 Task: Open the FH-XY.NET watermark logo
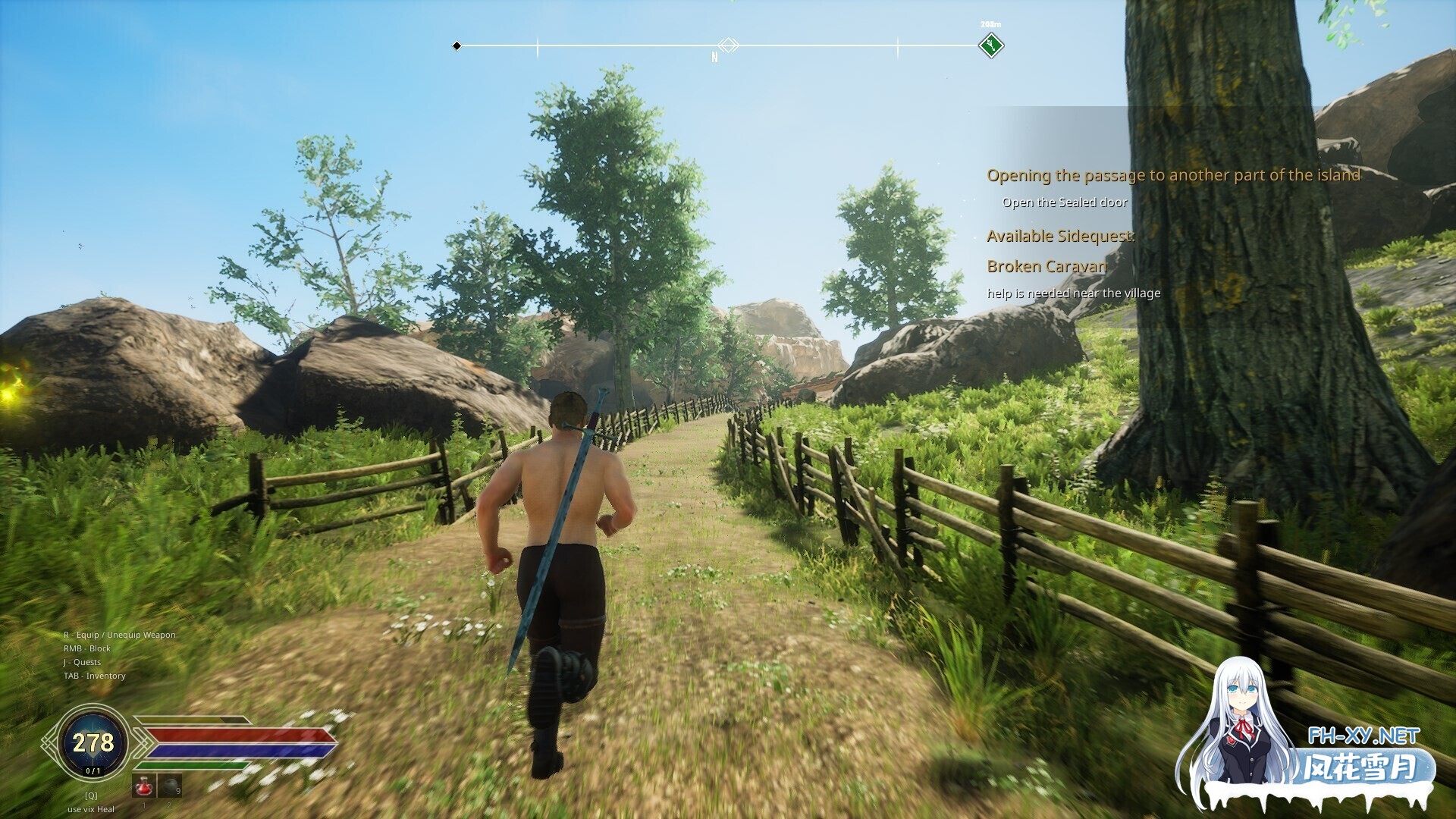(x=1363, y=736)
